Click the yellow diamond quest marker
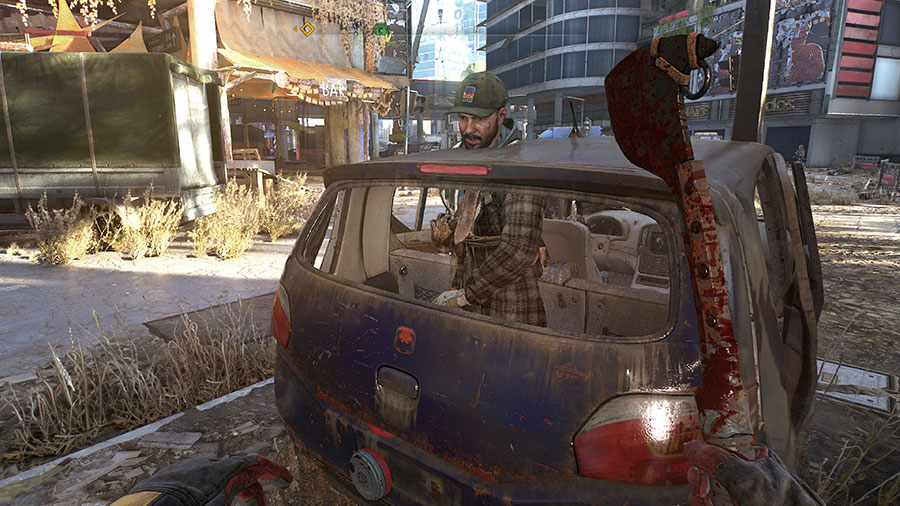This screenshot has width=900, height=506. tap(307, 29)
